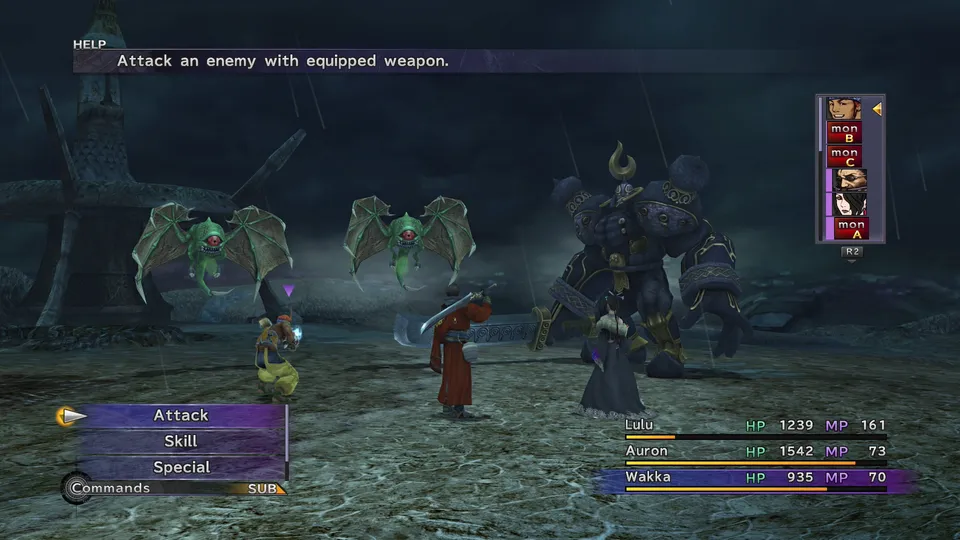Click Wakka's portrait in the turn order
Image resolution: width=960 pixels, height=540 pixels.
[x=844, y=108]
